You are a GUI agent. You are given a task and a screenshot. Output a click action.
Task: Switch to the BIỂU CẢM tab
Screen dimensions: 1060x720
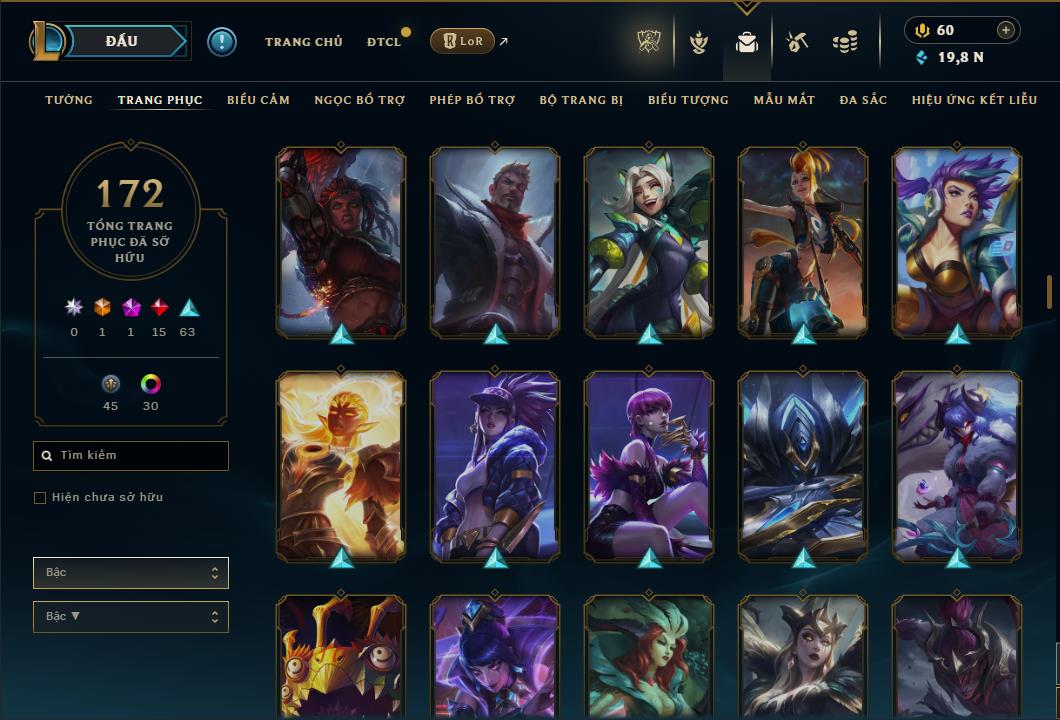(x=258, y=100)
